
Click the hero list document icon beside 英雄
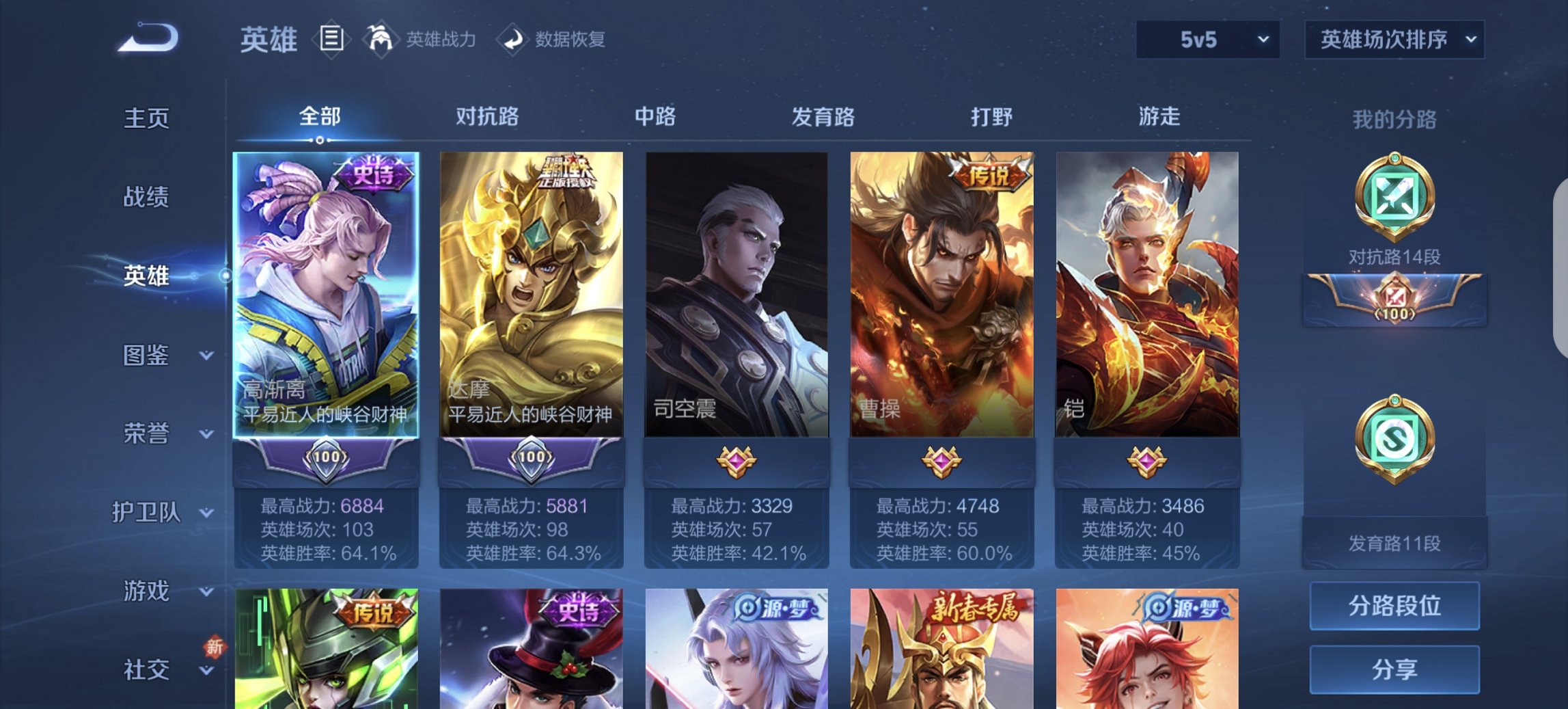click(331, 40)
